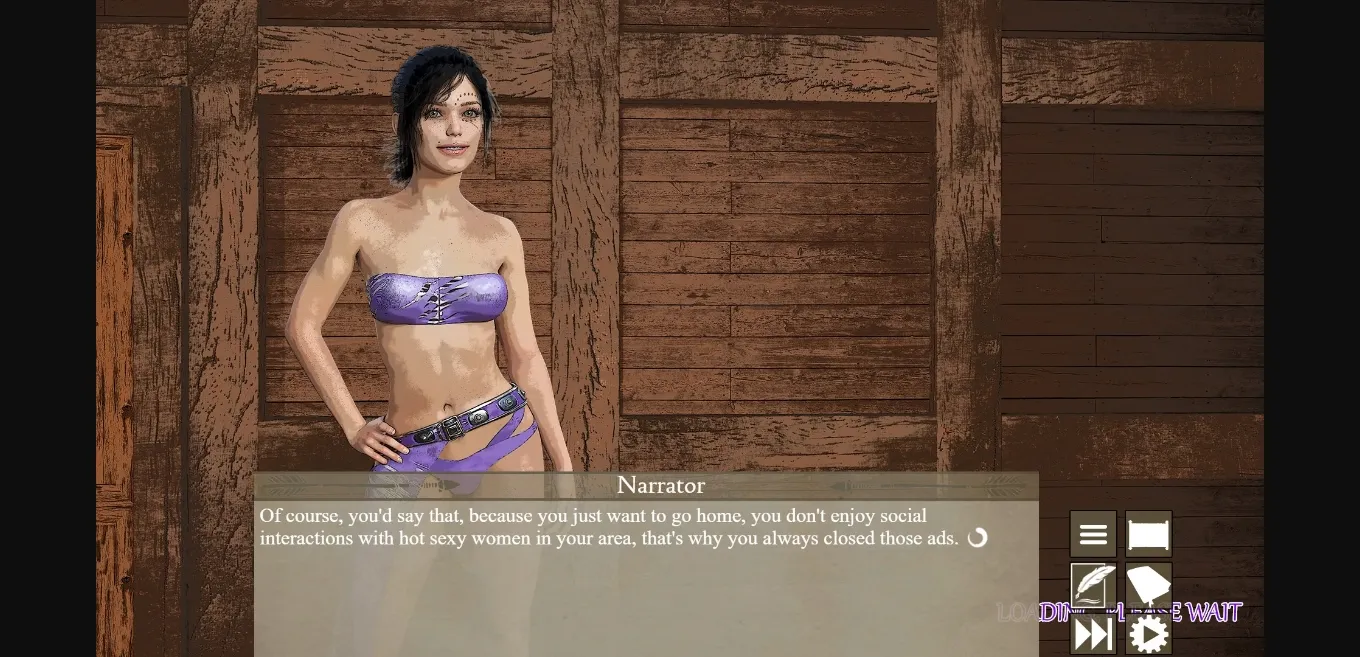Skip ahead with the fast-forward button
This screenshot has width=1360, height=657.
pyautogui.click(x=1093, y=634)
